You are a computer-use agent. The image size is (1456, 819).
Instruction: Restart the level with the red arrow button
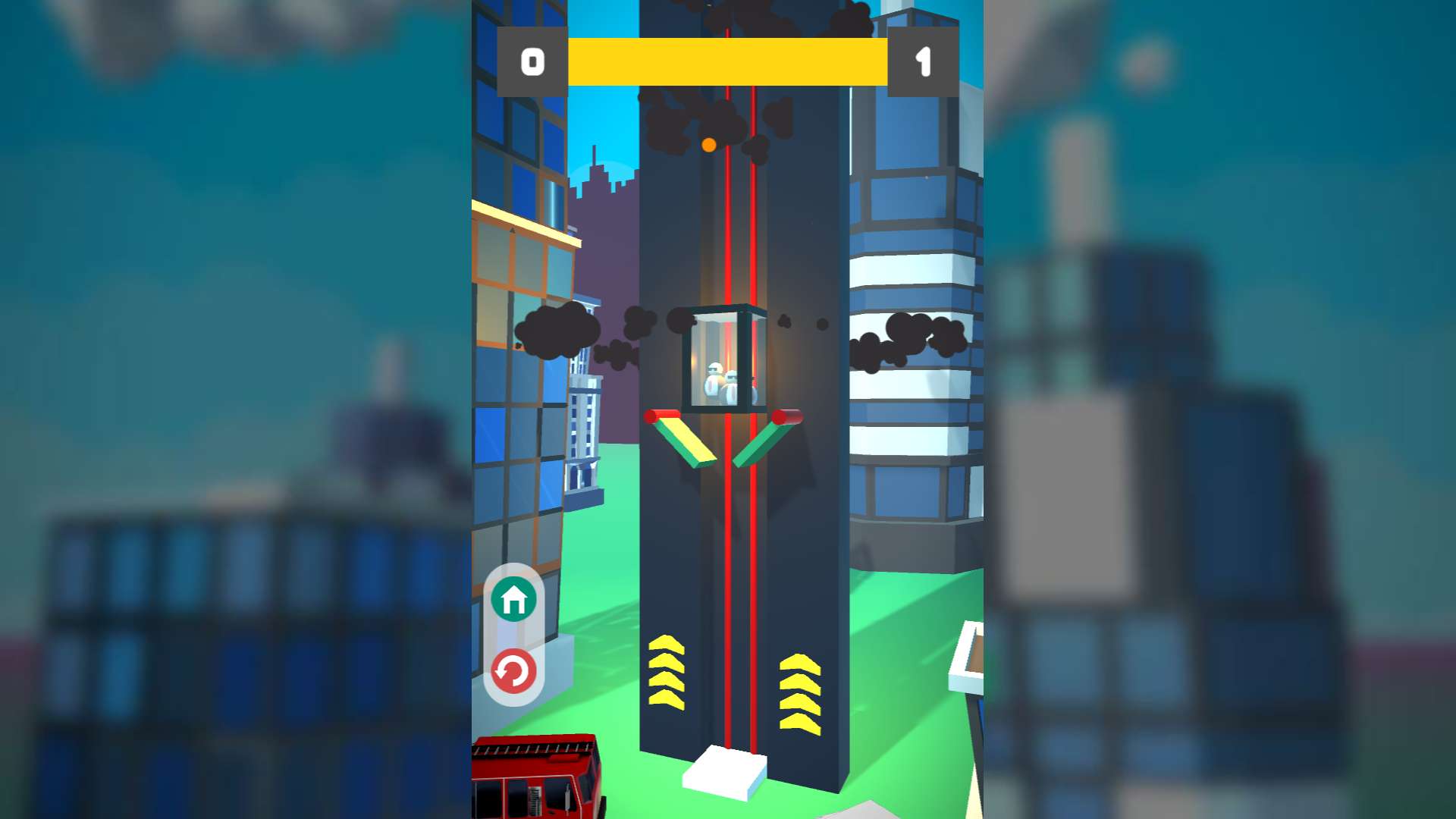513,671
